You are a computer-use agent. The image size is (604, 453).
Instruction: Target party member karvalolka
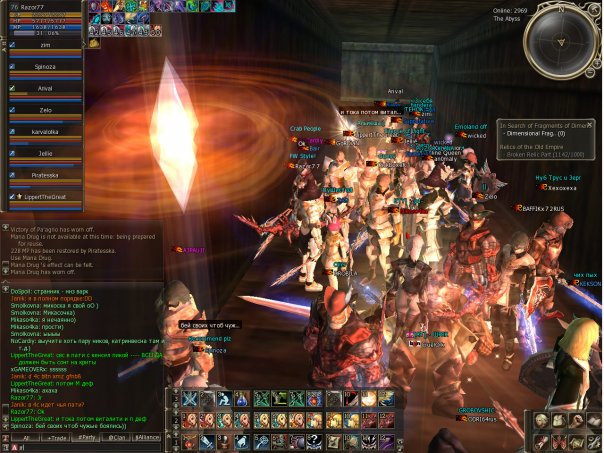(x=47, y=131)
